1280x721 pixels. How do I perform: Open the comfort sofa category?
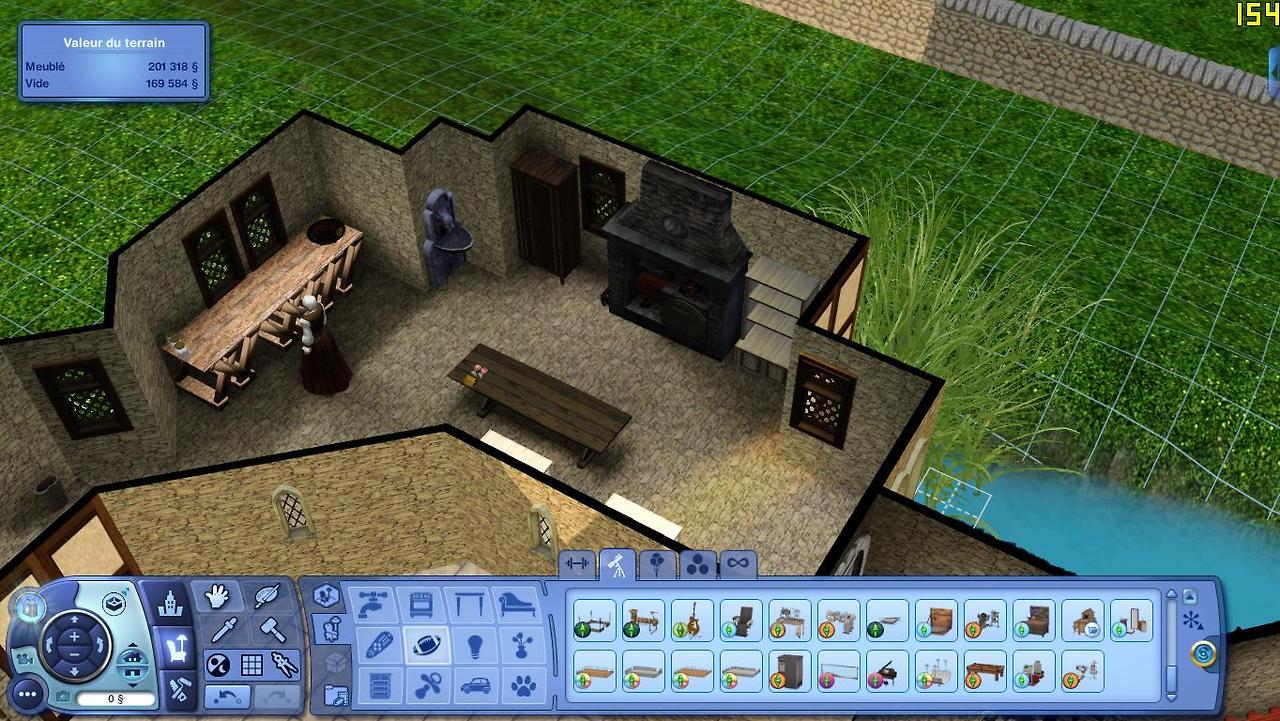tap(521, 605)
